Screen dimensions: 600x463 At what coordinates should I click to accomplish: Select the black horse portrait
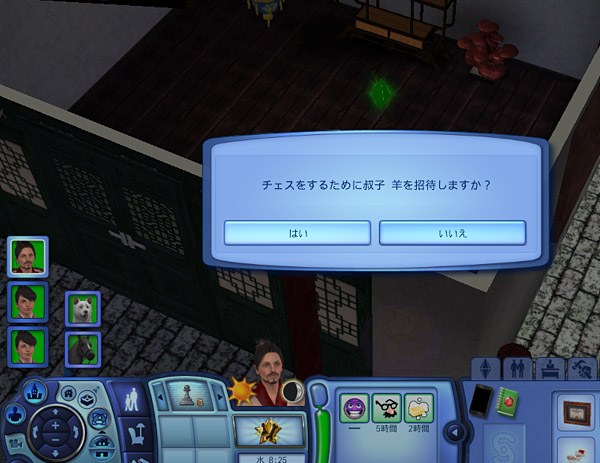[x=82, y=349]
